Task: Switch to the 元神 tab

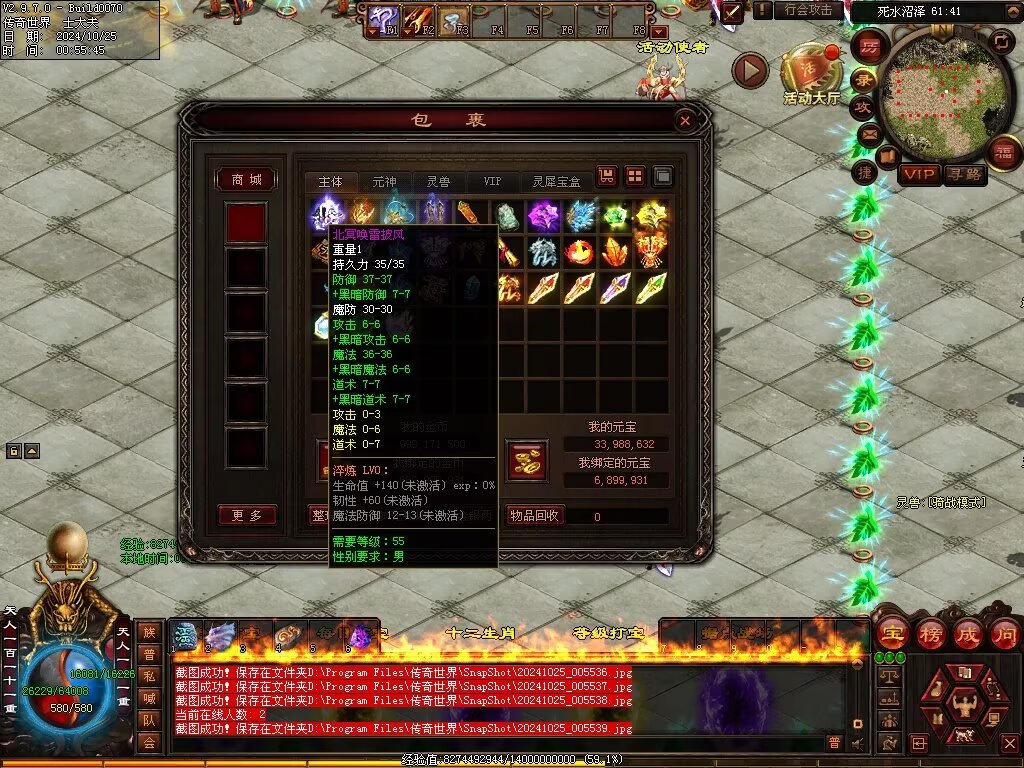Action: (384, 182)
